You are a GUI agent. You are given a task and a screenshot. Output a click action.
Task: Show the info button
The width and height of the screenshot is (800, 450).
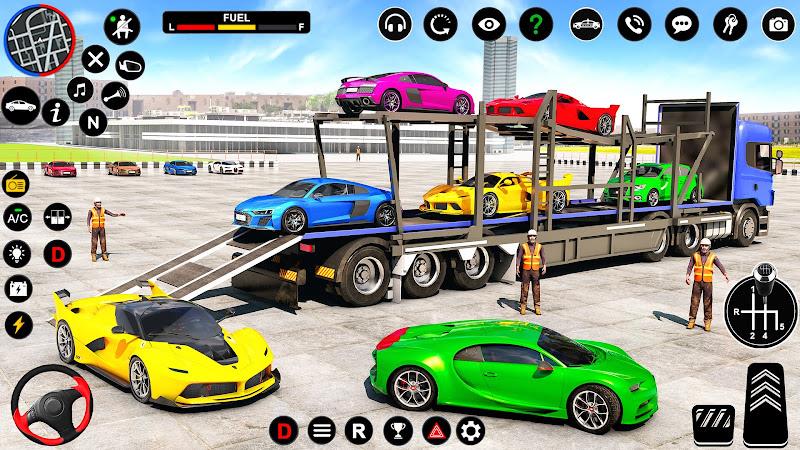coord(61,115)
